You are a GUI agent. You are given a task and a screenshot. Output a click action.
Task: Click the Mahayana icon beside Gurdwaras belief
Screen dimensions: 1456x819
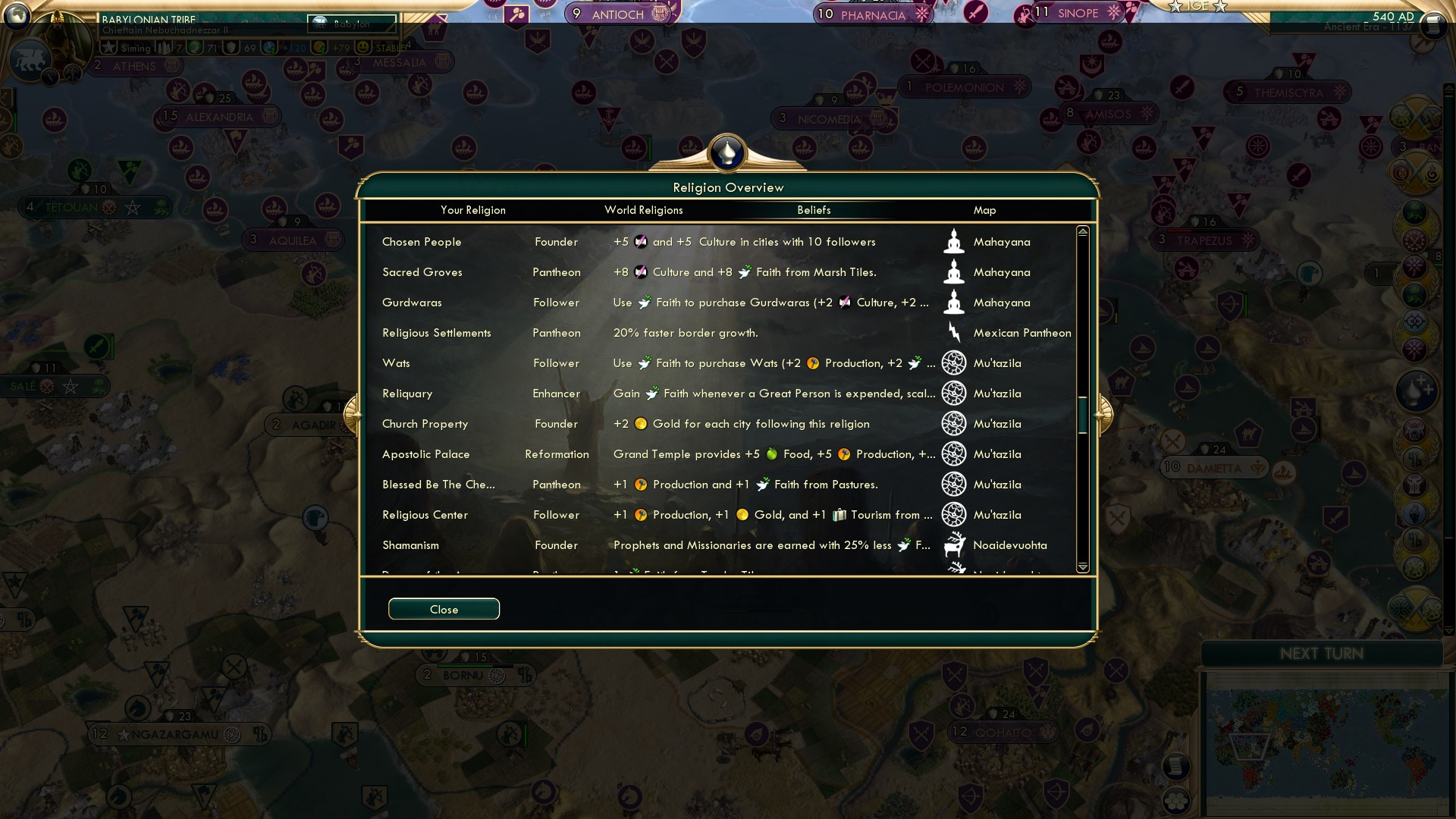(954, 302)
